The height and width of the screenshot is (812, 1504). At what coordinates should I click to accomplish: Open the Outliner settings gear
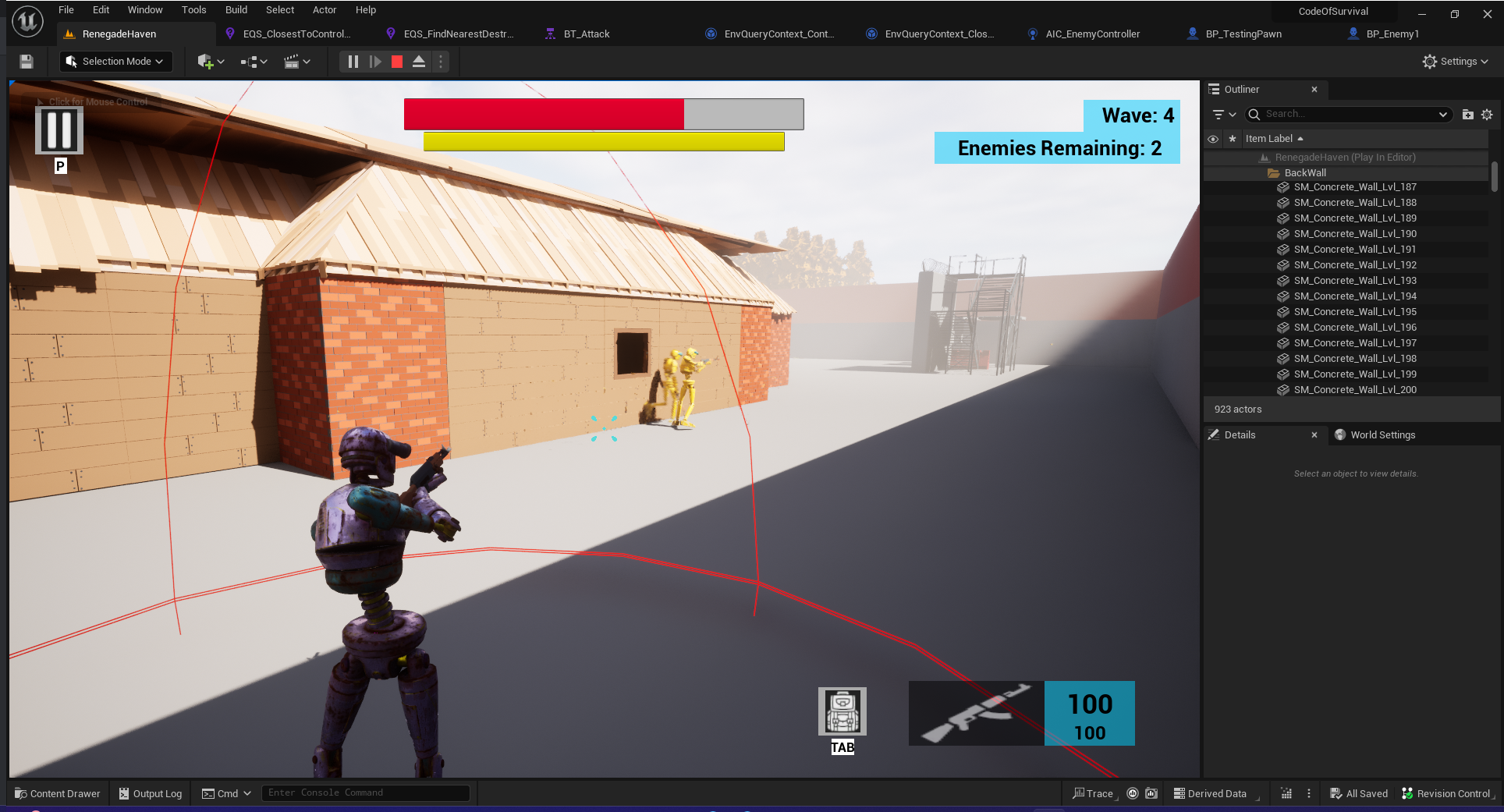point(1487,114)
